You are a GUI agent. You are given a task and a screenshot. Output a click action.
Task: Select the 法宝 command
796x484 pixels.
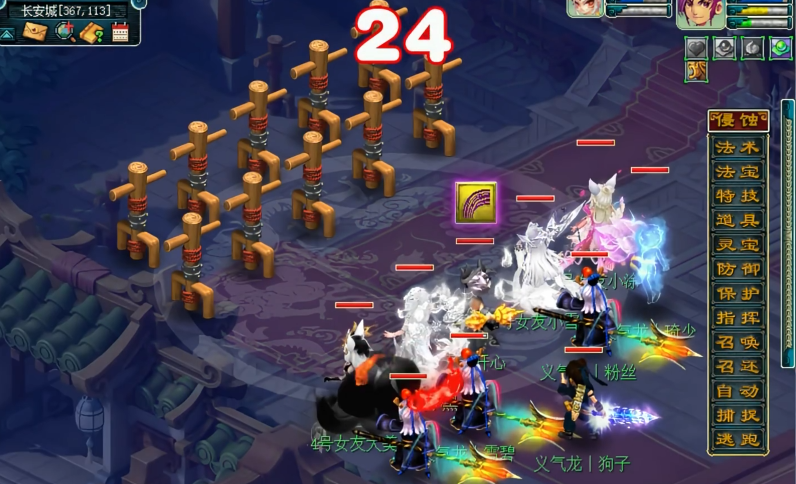(x=738, y=171)
